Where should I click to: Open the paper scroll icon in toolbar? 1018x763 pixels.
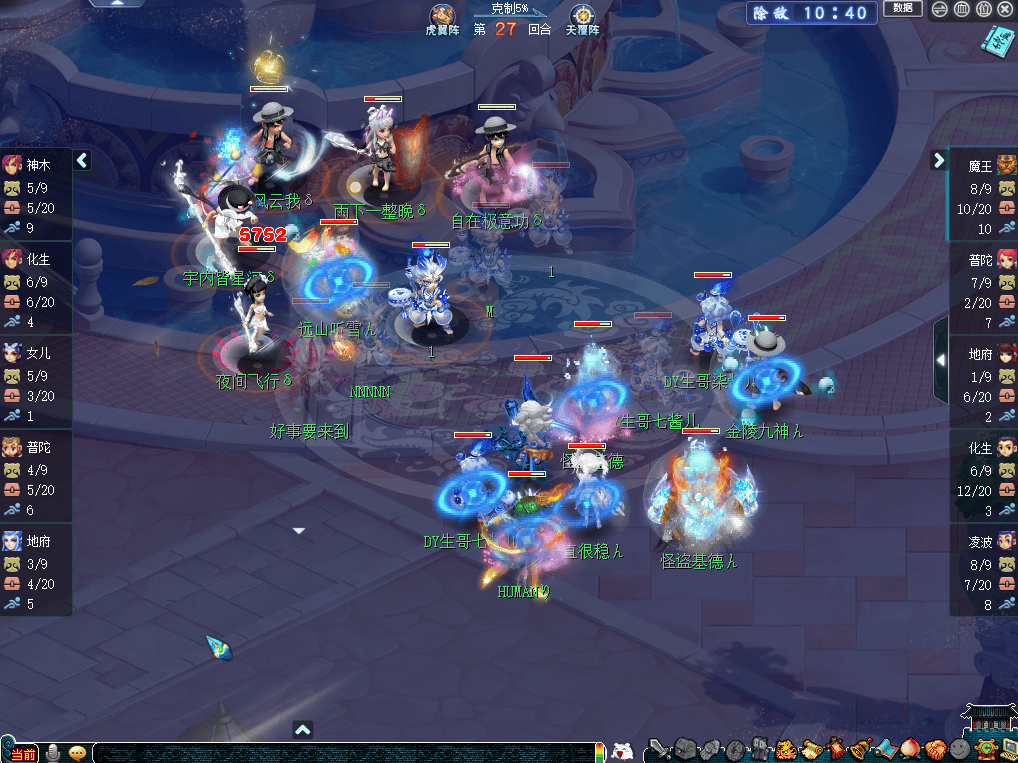(809, 749)
